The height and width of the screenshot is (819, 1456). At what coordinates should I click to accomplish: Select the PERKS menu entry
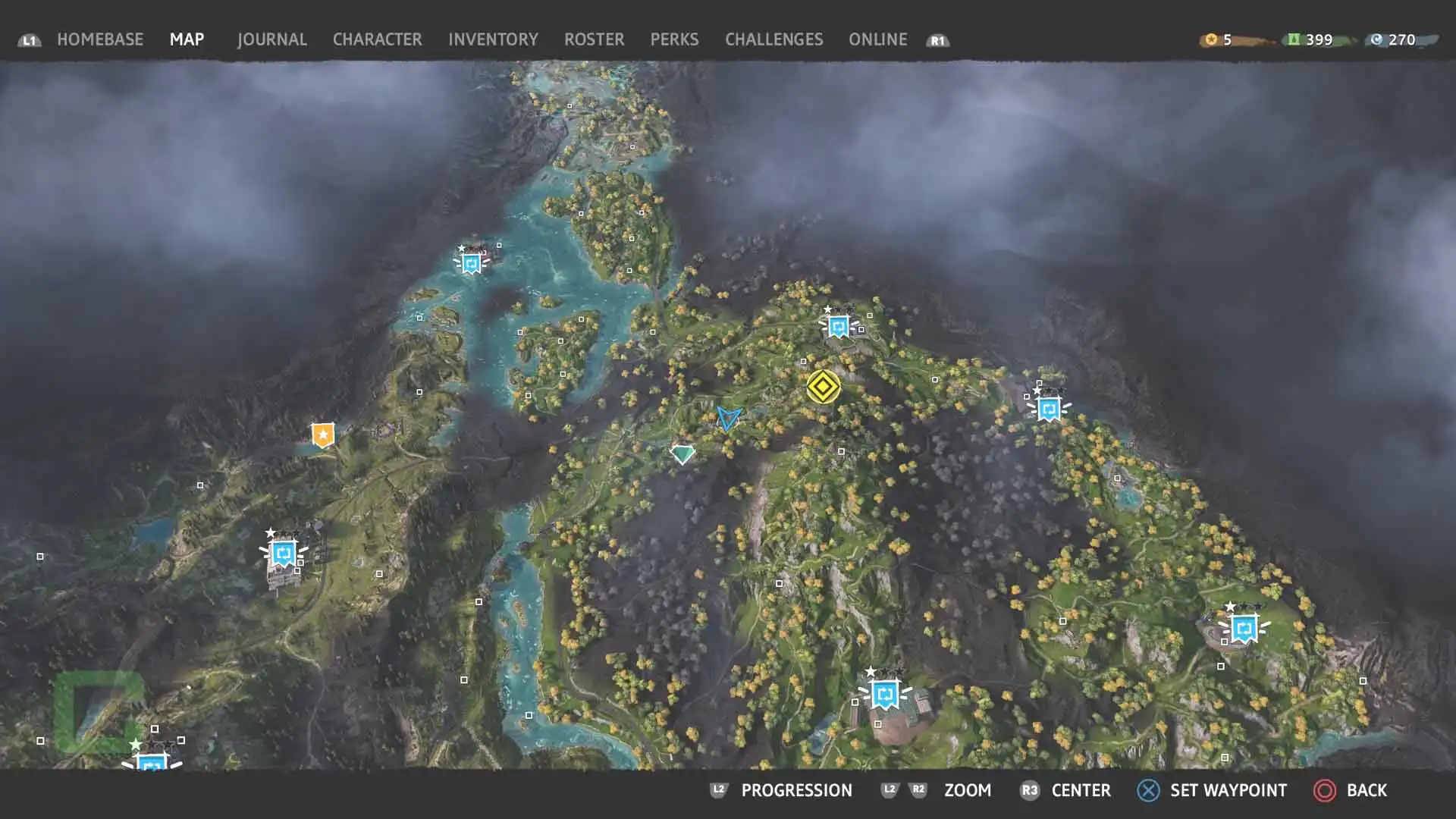click(673, 39)
